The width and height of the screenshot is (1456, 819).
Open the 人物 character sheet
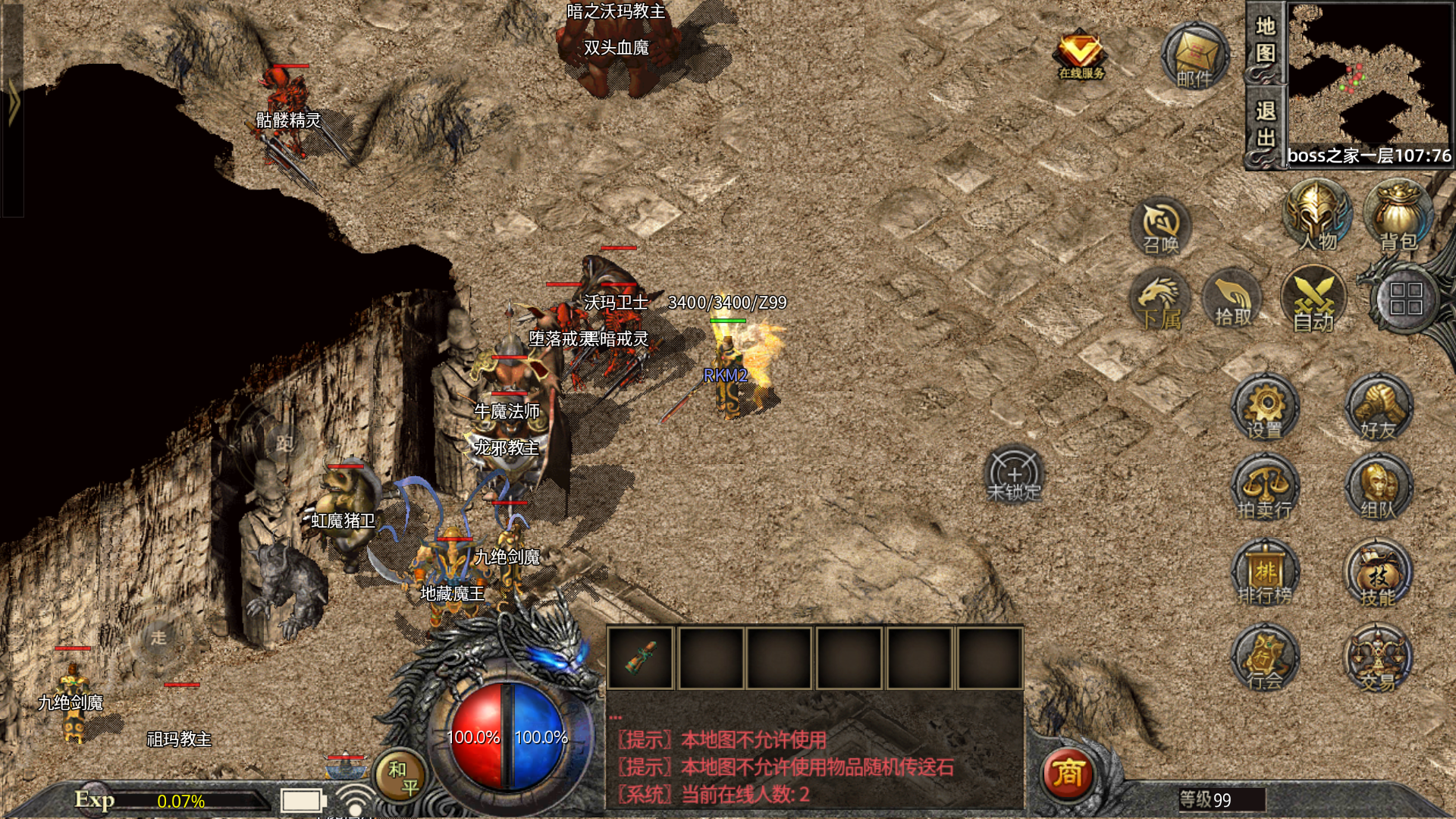[x=1318, y=216]
